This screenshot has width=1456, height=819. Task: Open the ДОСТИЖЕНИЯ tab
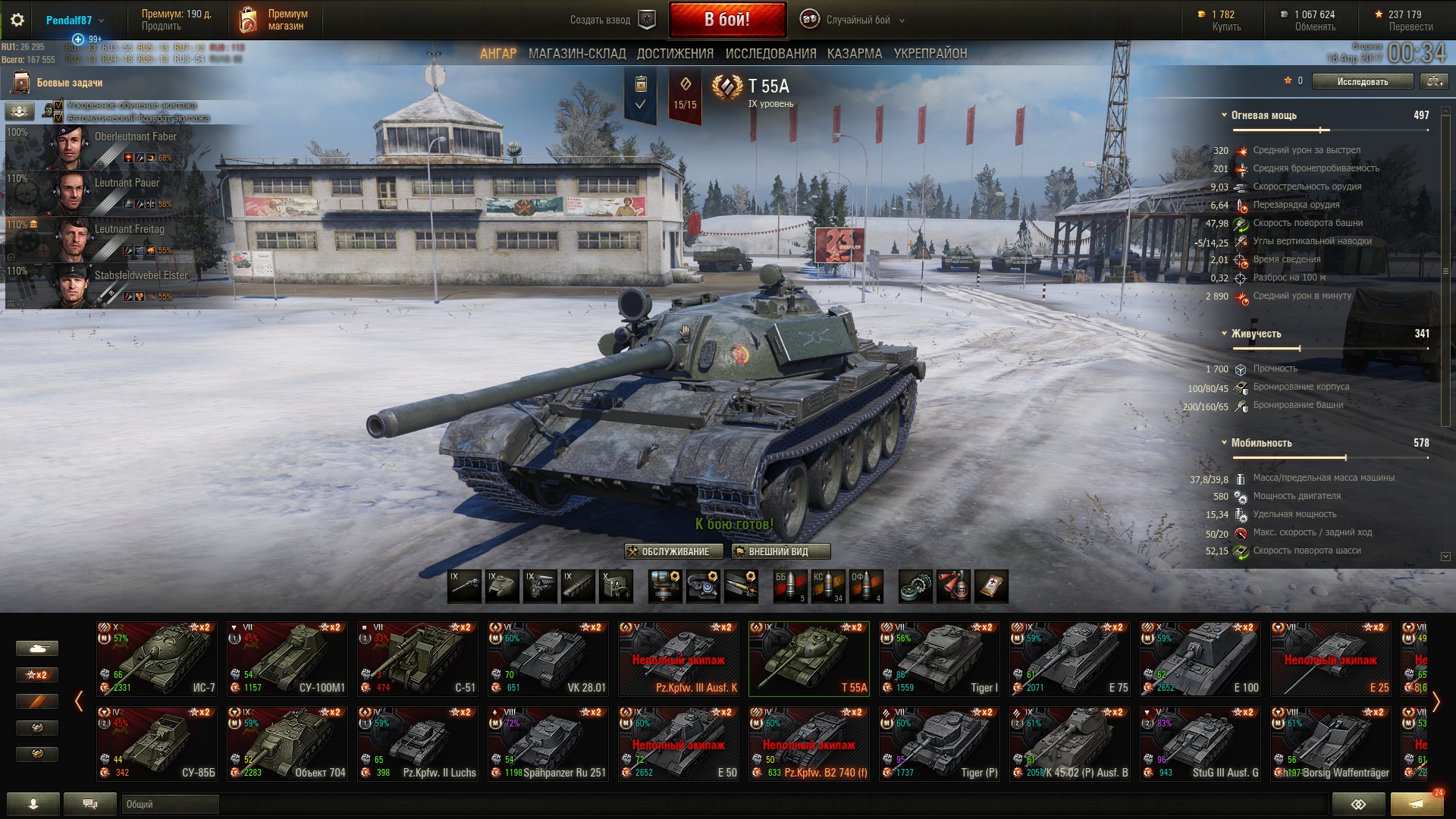[x=675, y=54]
